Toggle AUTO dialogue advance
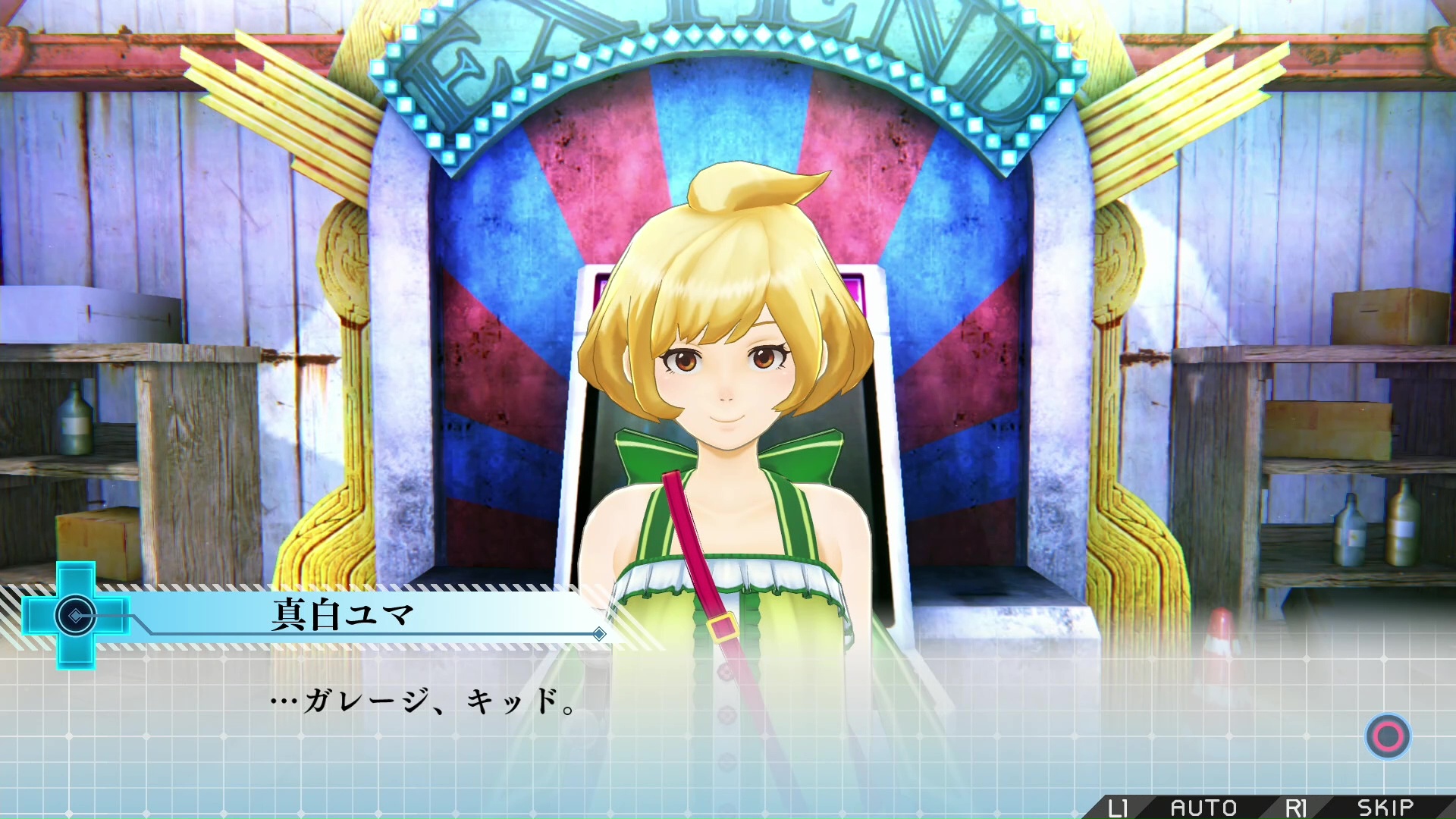The width and height of the screenshot is (1456, 819). [1203, 808]
